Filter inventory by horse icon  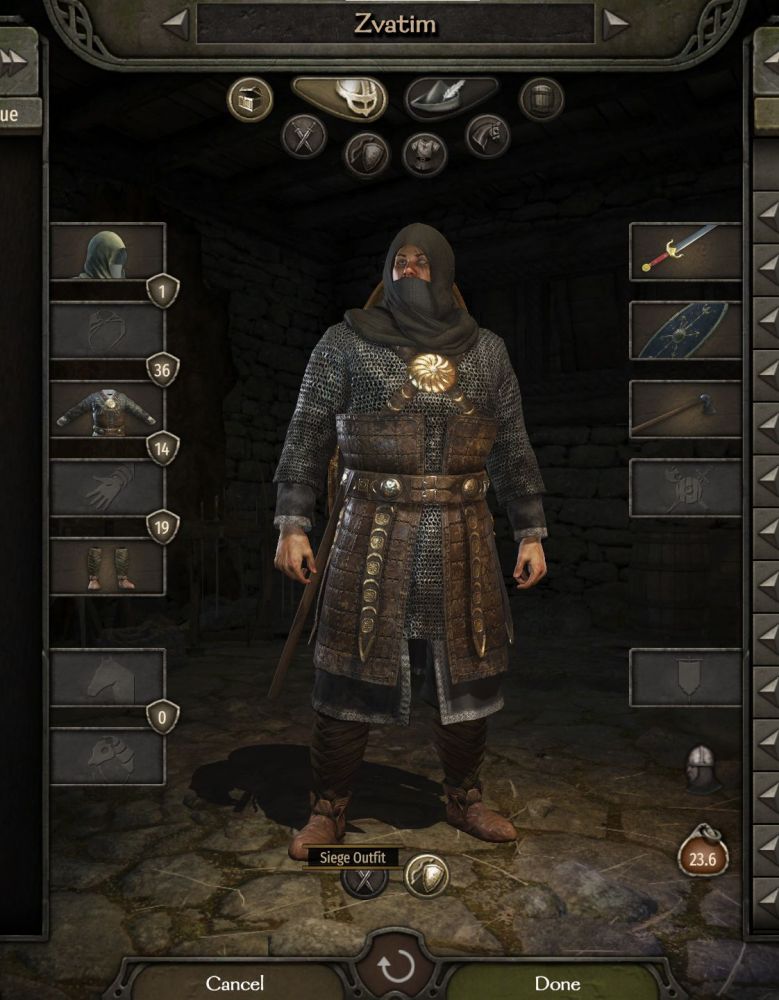[x=487, y=136]
